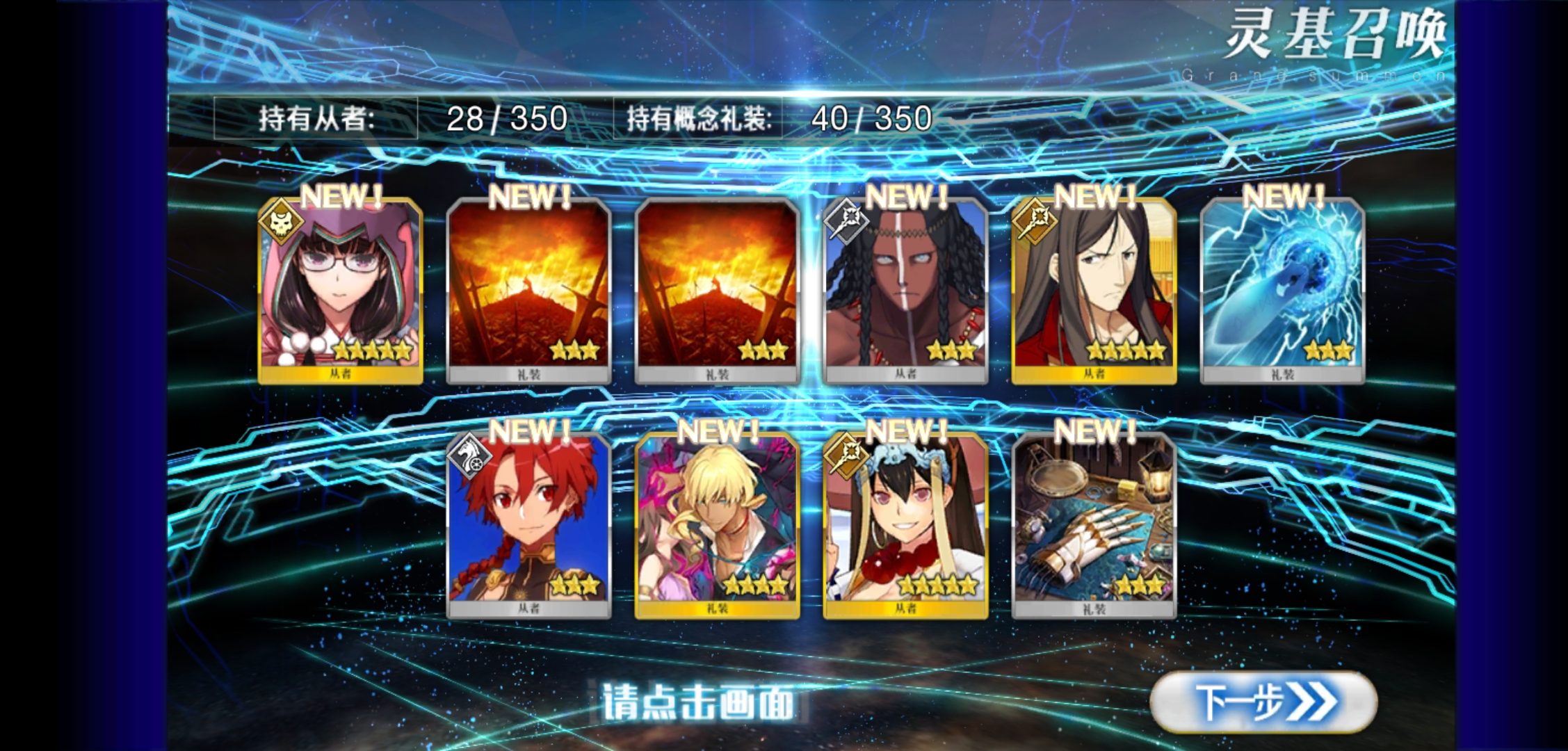The image size is (1568, 751).
Task: View the golden claw gauntlet craft essence
Action: 1094,526
